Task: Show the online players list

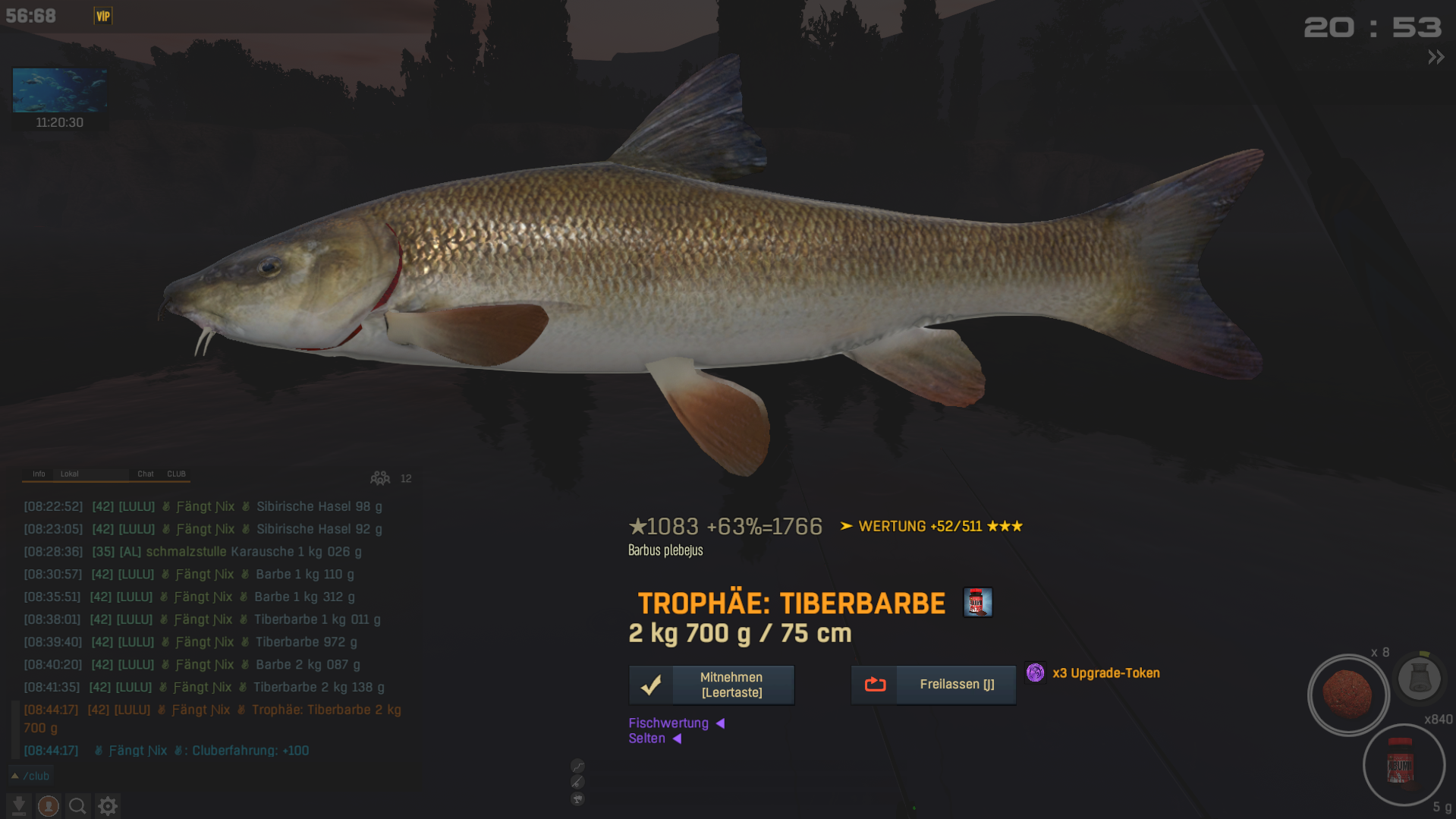Action: [380, 478]
